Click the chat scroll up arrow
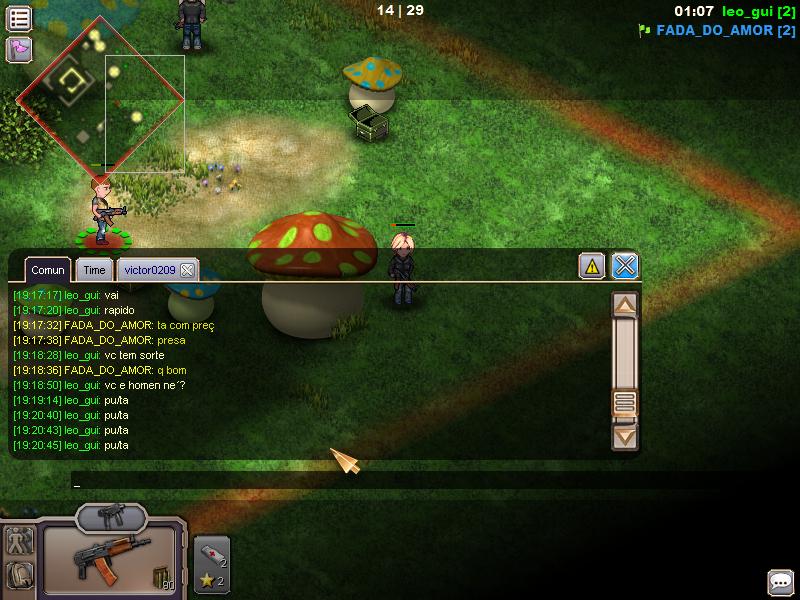 [625, 305]
